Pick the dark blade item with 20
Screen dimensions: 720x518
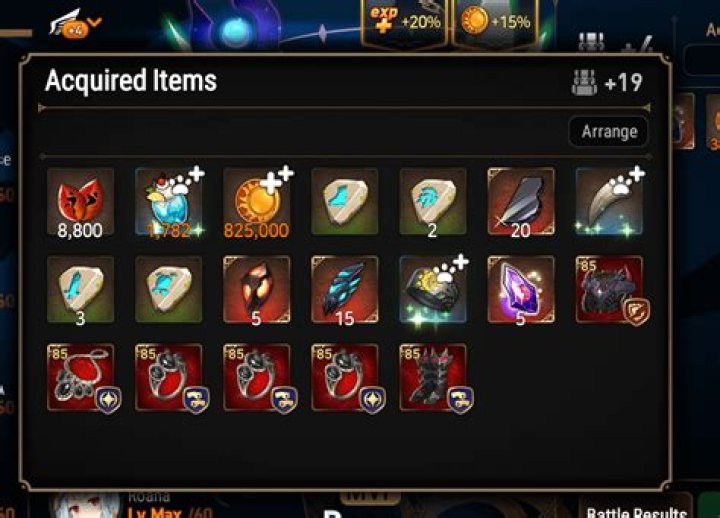click(x=520, y=201)
